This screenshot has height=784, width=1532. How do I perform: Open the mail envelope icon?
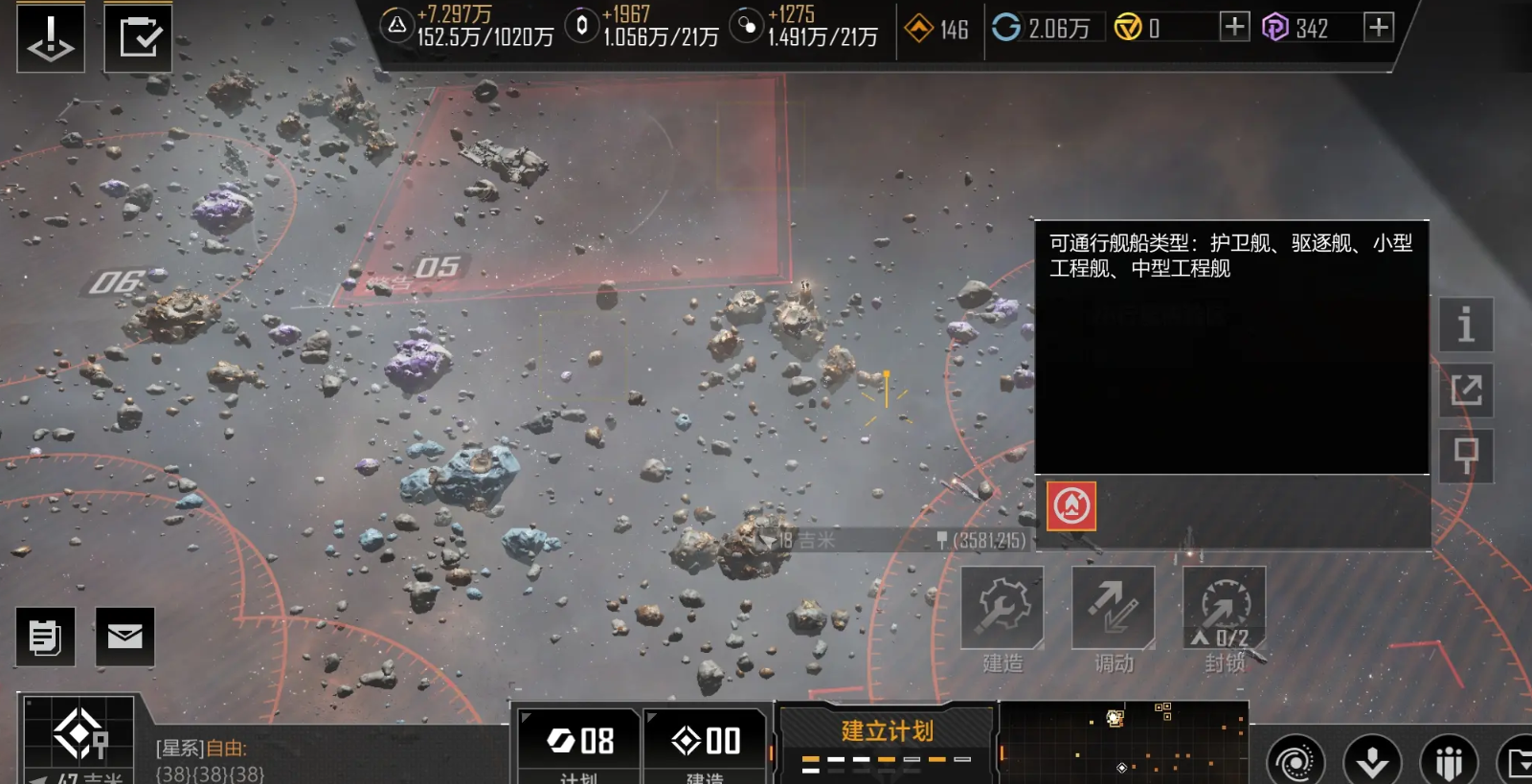point(125,637)
